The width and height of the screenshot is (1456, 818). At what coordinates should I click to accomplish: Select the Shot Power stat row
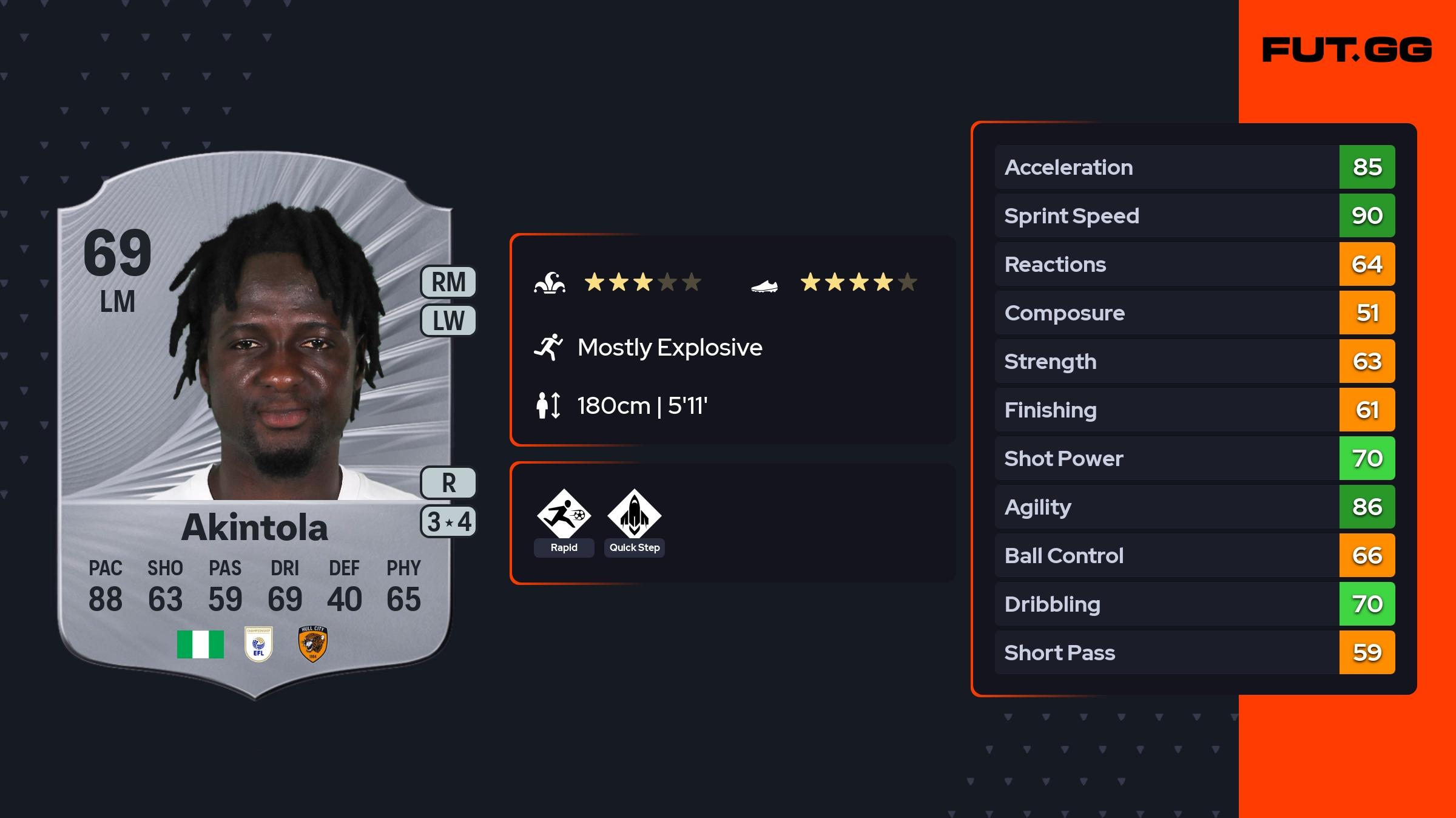[1194, 458]
